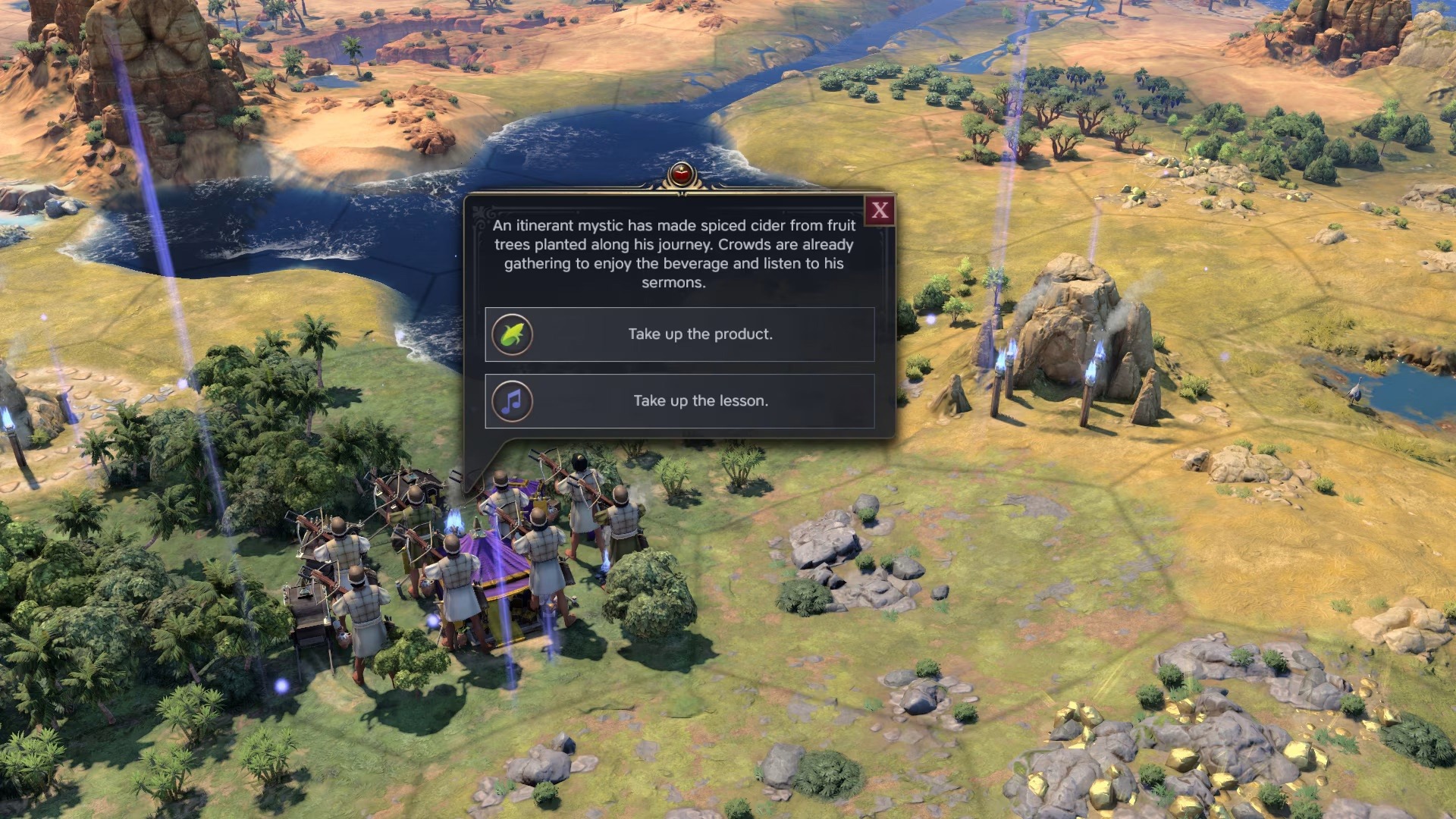
Task: Choose "Take up the product." option
Action: pos(679,334)
